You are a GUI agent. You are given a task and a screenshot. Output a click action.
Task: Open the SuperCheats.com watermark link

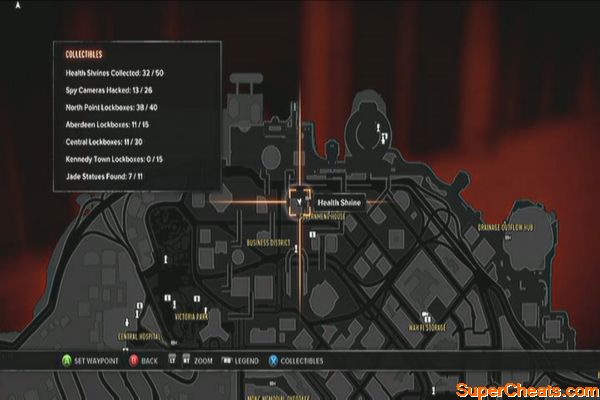click(525, 388)
